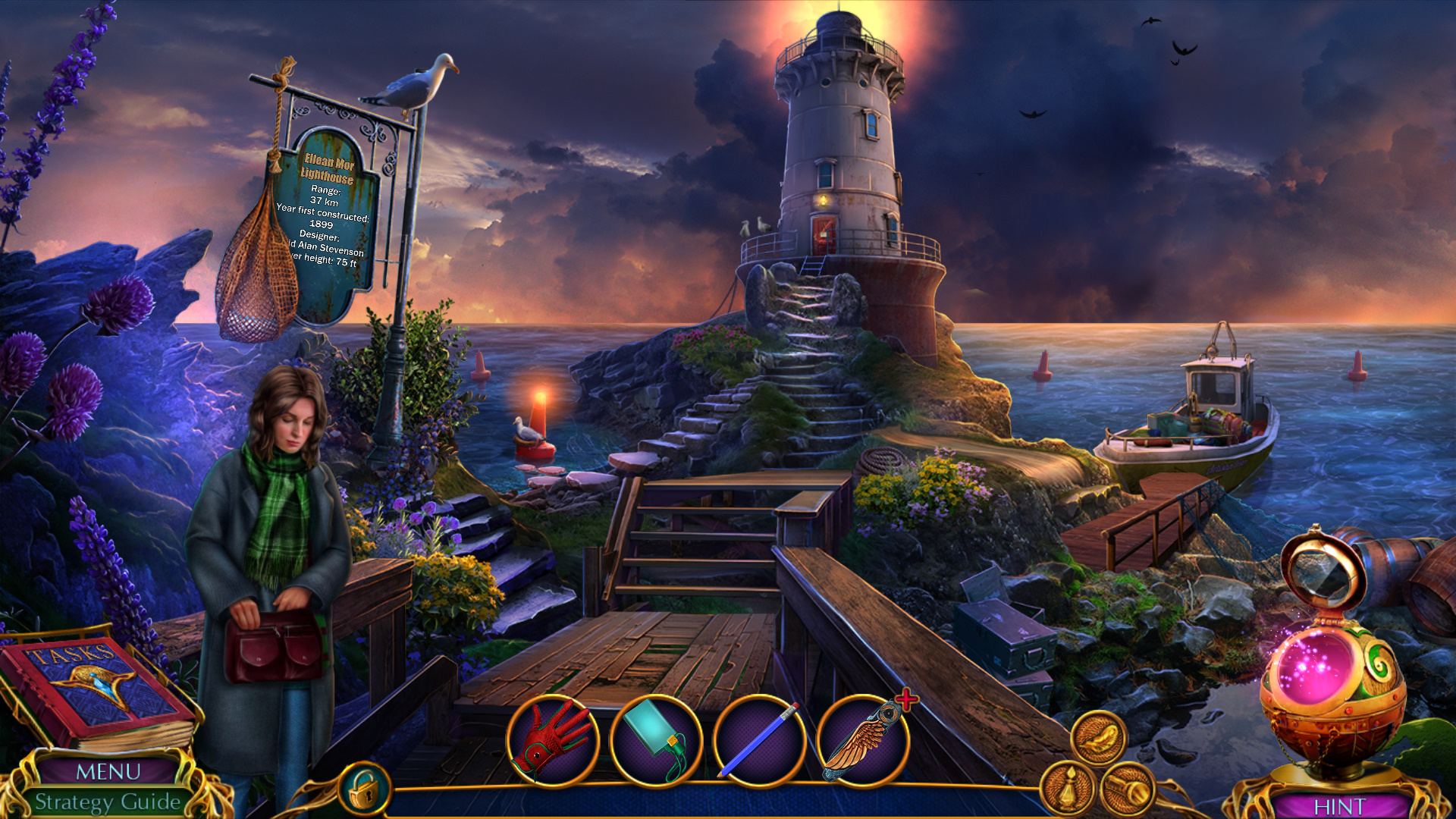Open the MENU button
Image resolution: width=1456 pixels, height=819 pixels.
(108, 771)
